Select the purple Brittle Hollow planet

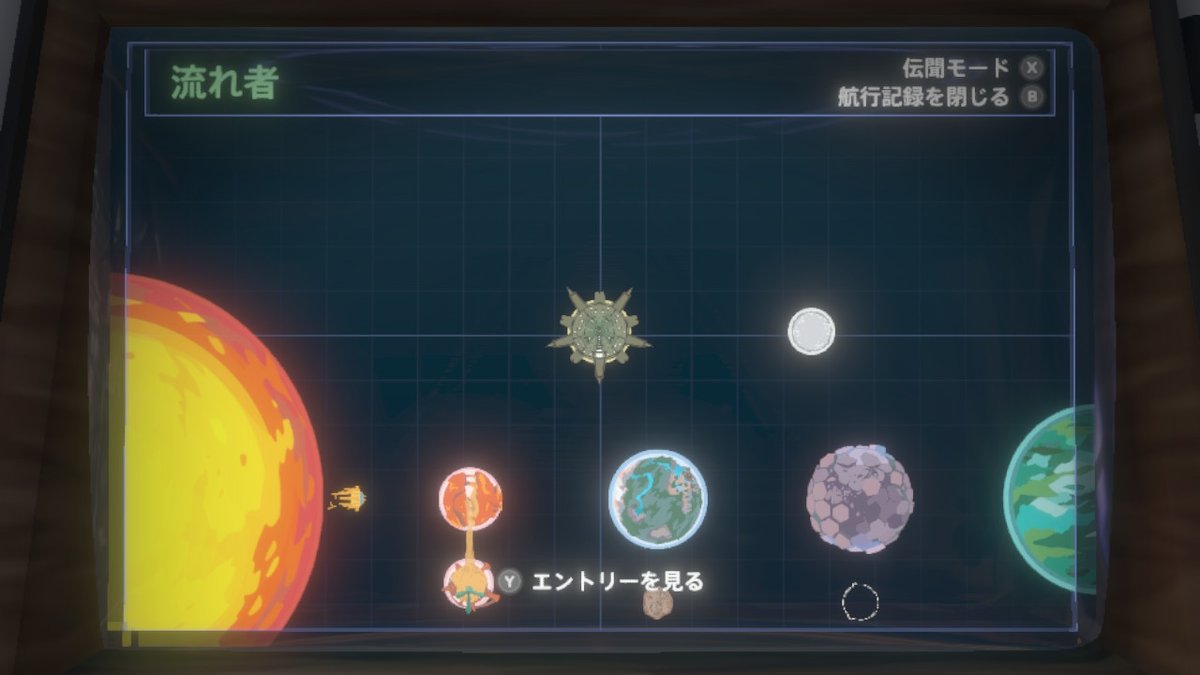pyautogui.click(x=859, y=499)
